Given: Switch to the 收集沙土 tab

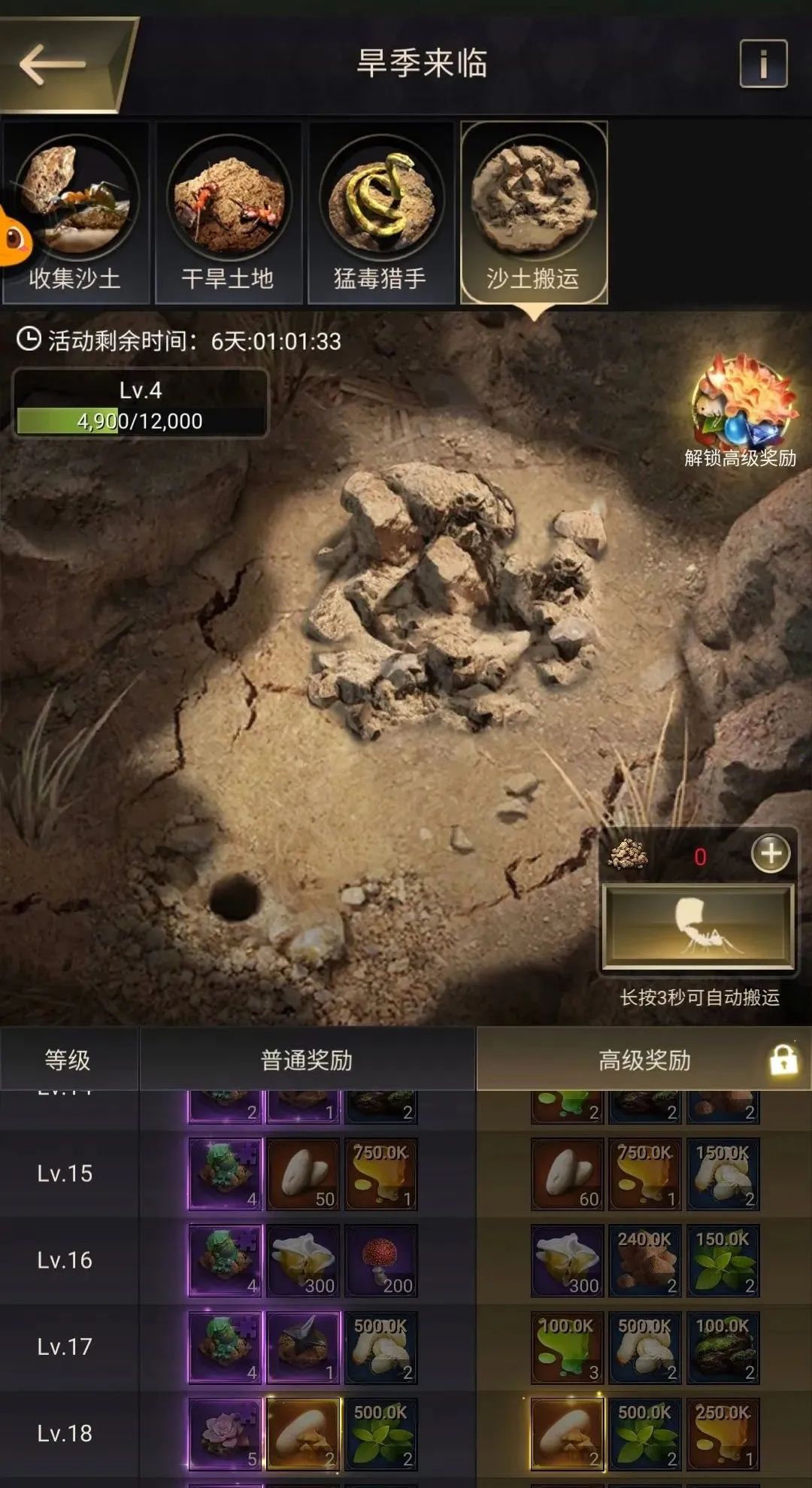Looking at the screenshot, I should [75, 213].
